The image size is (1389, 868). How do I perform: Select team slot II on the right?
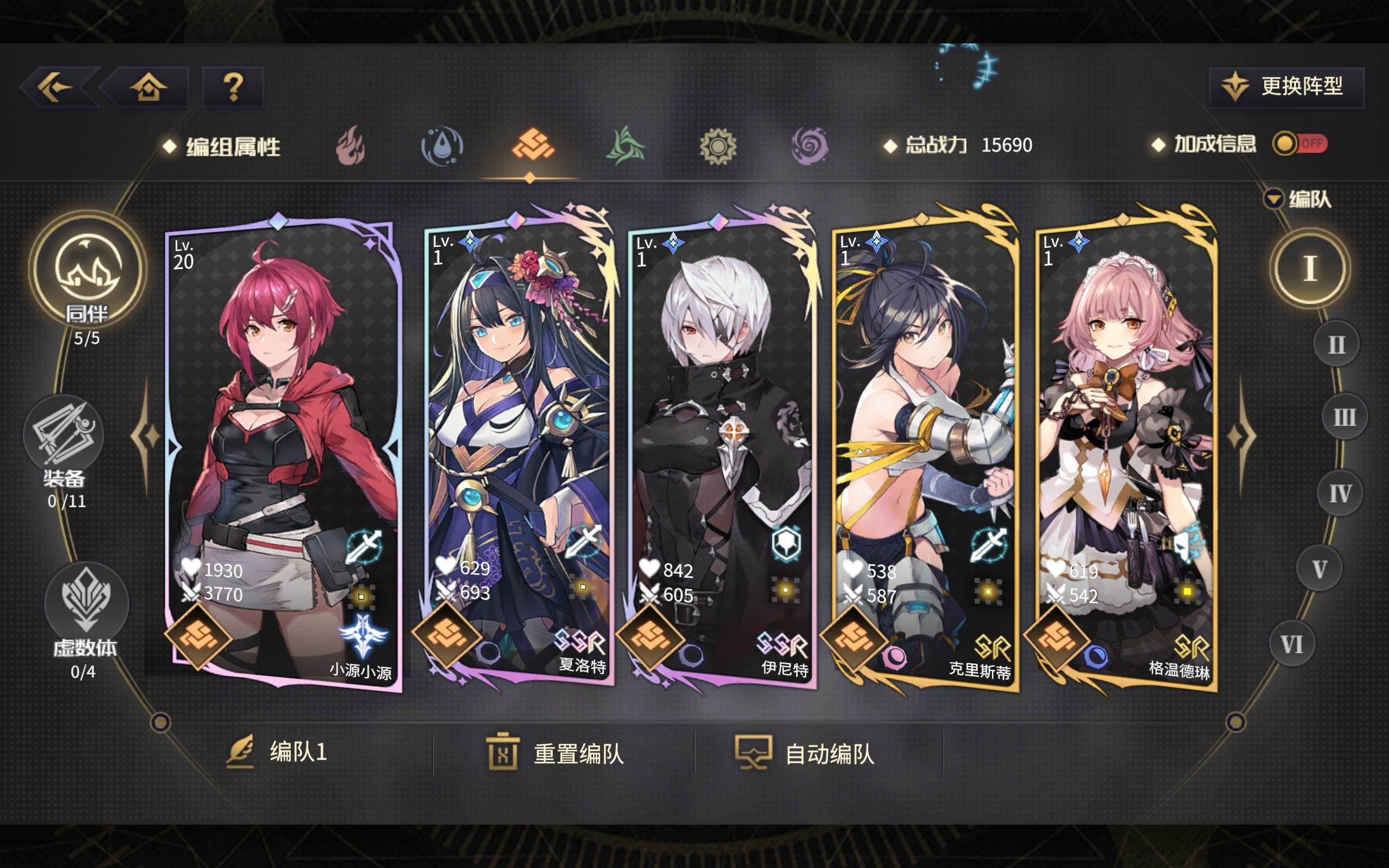pos(1337,344)
